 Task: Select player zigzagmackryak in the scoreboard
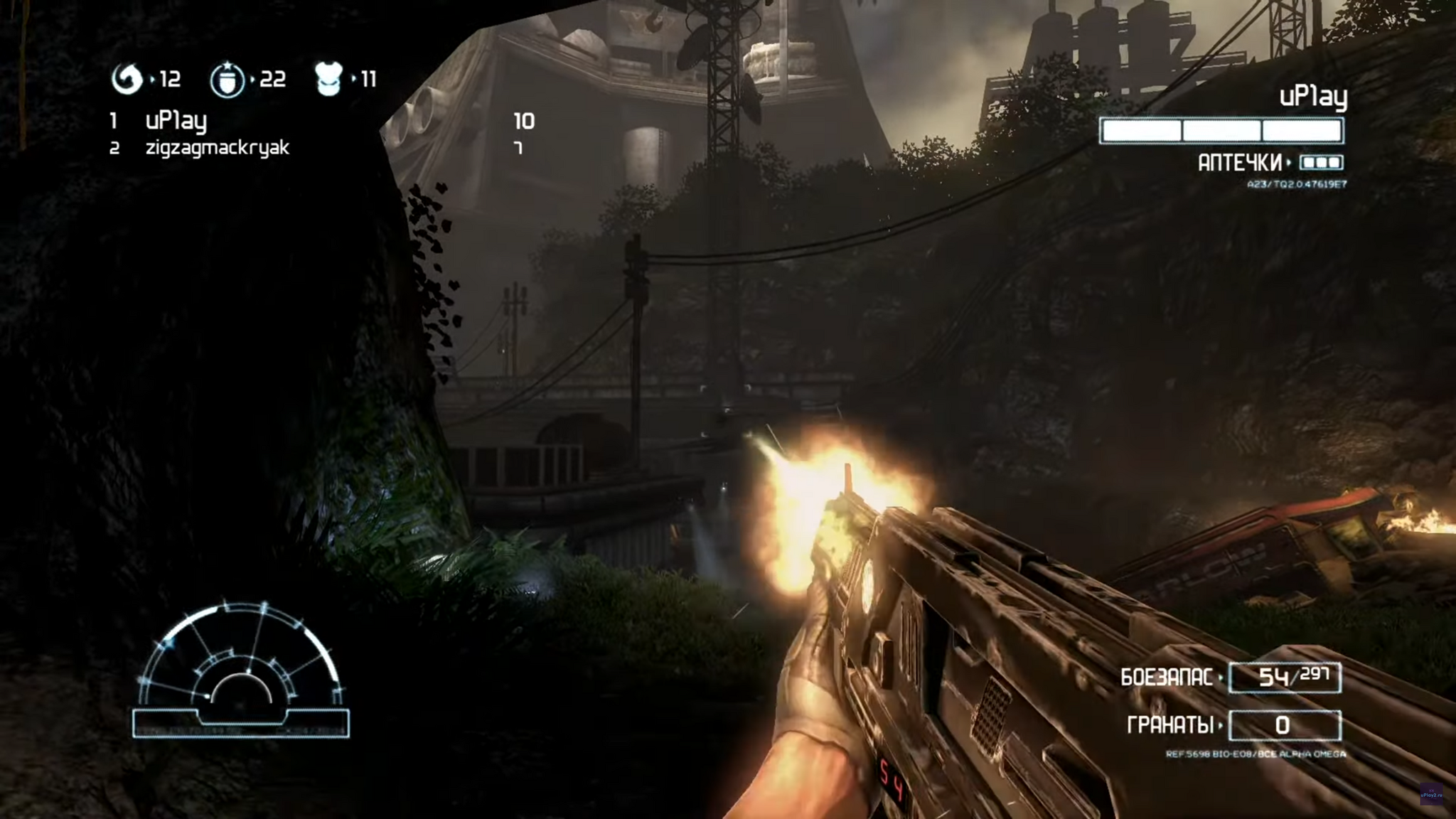(217, 148)
